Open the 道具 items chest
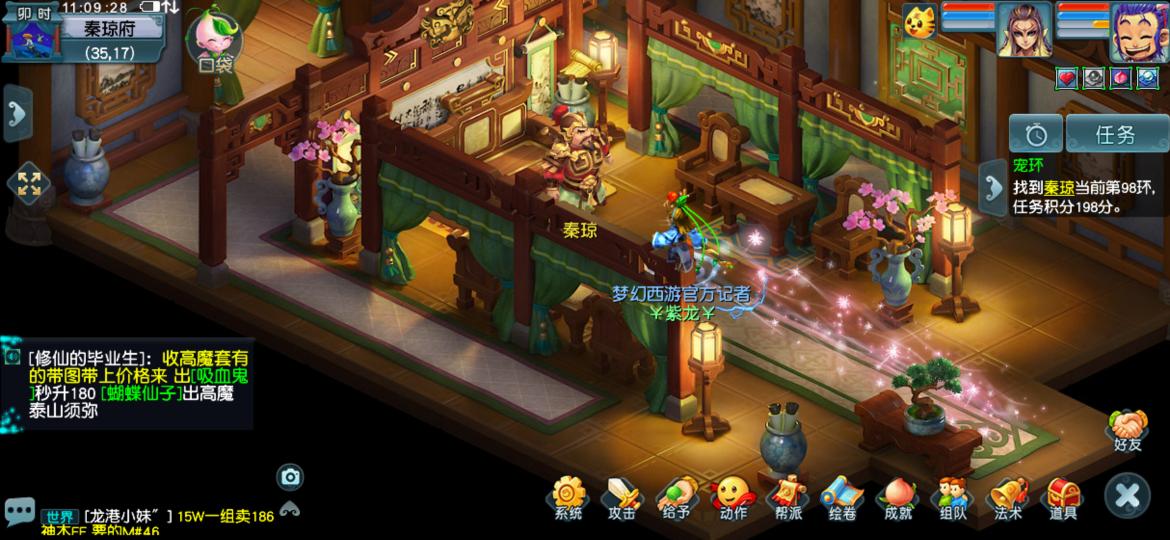 tap(1062, 497)
